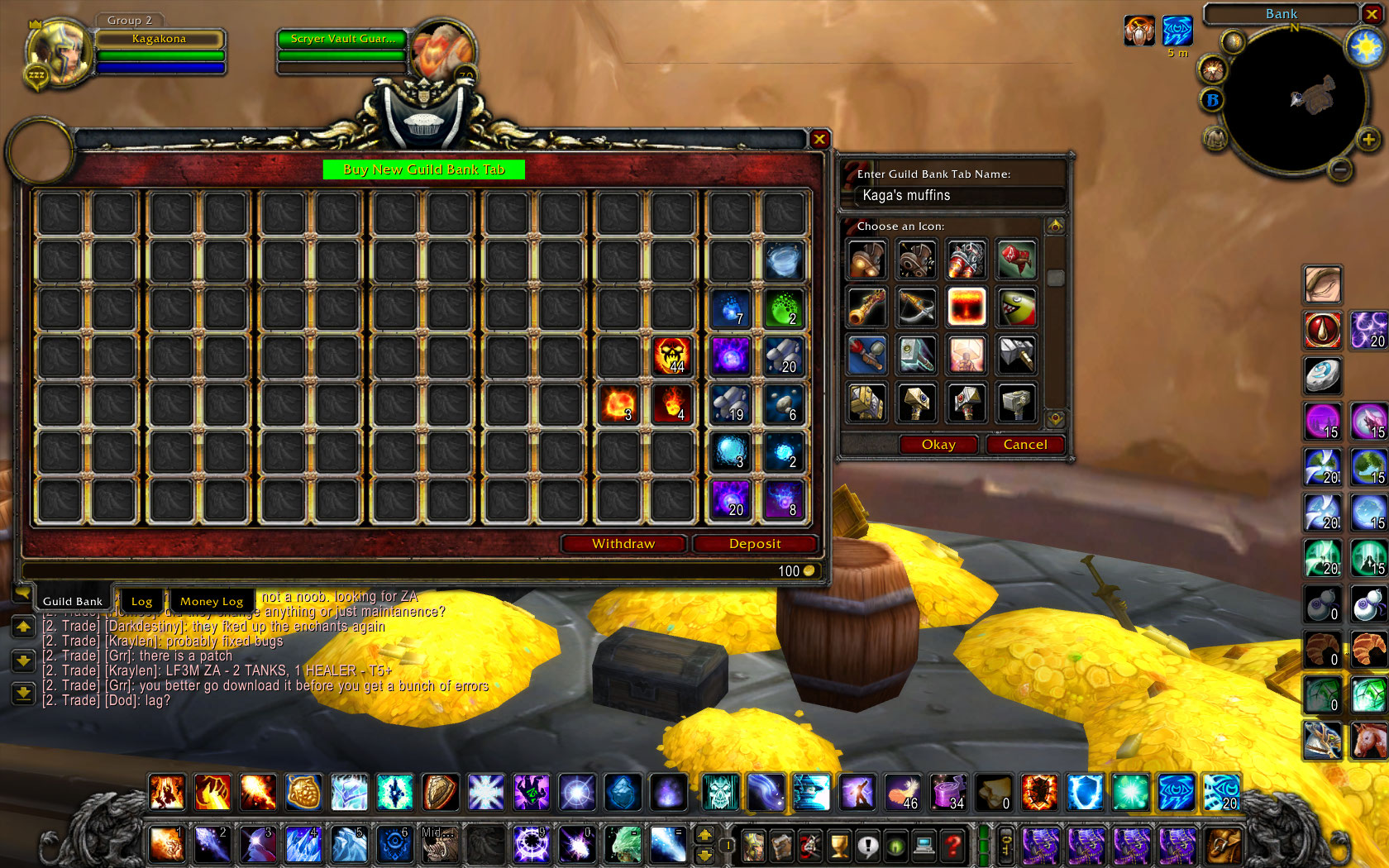Cancel the guild bank tab naming
This screenshot has width=1389, height=868.
(1025, 445)
